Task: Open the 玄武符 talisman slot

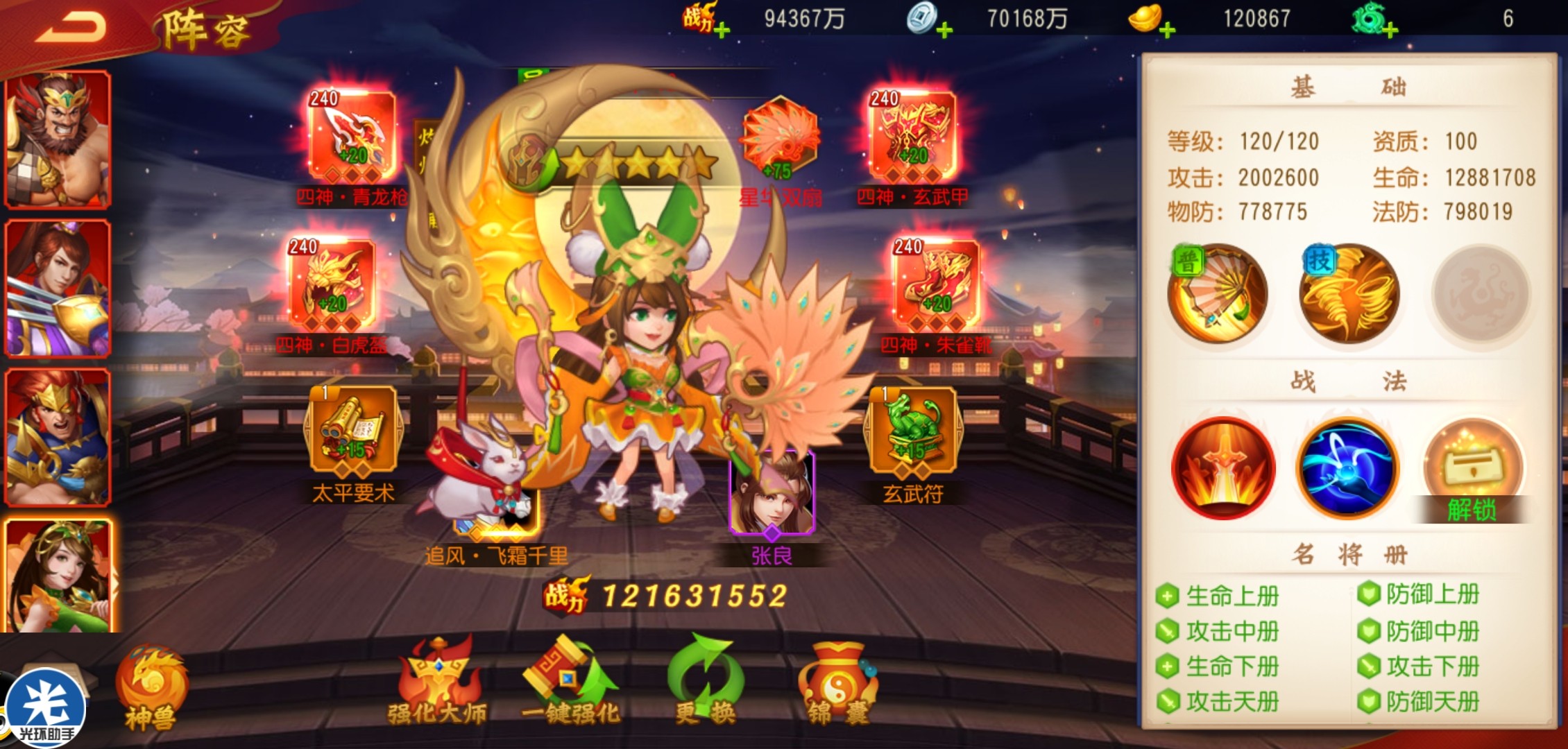Action: coord(912,431)
